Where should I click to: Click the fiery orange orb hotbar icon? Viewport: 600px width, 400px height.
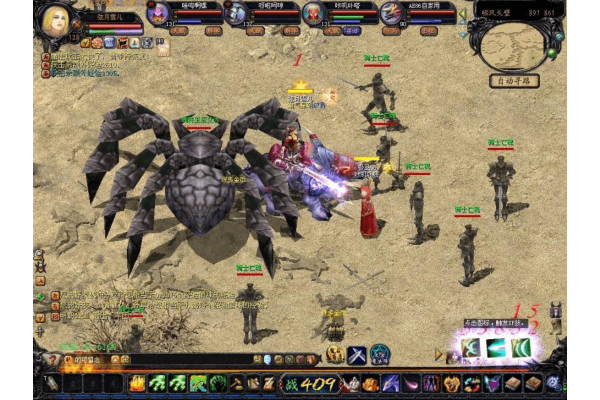(x=370, y=383)
